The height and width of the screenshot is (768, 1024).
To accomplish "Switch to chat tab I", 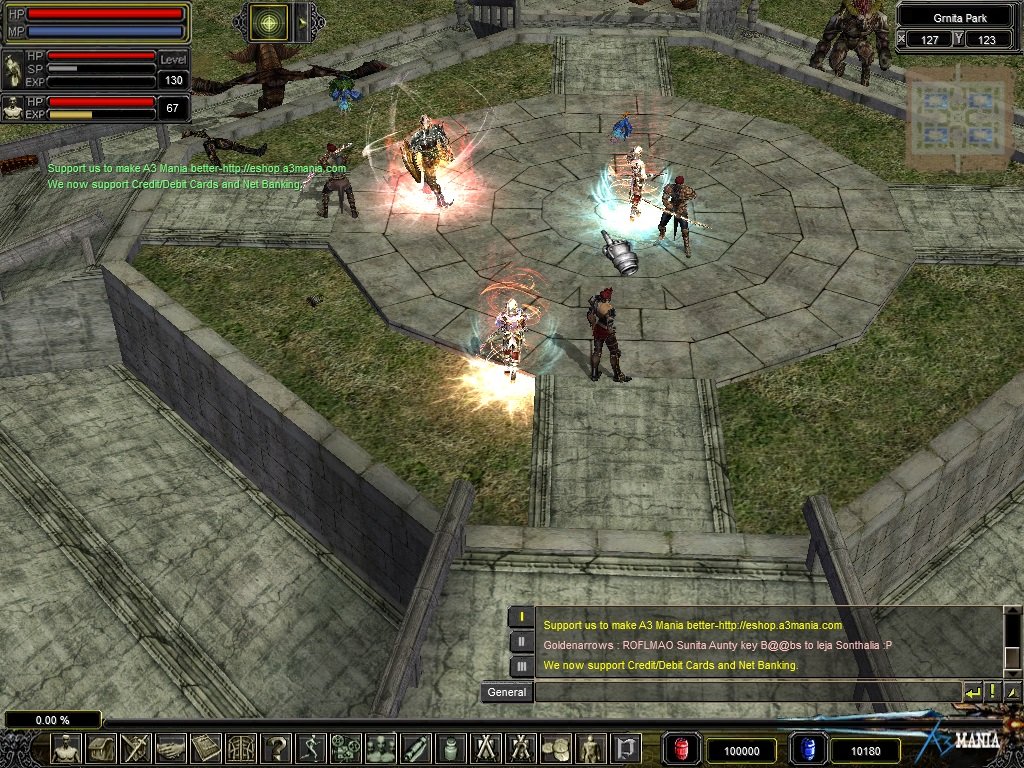I will 521,617.
